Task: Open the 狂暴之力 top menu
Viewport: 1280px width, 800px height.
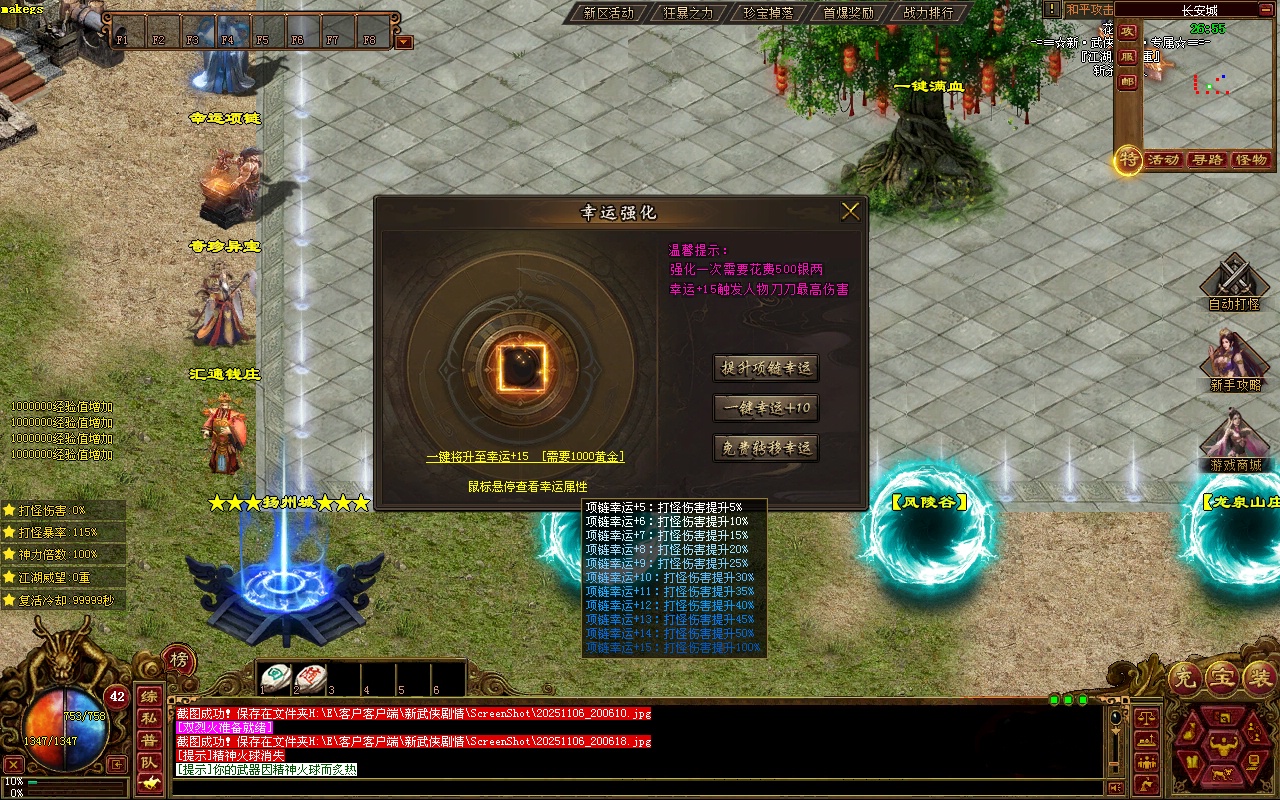Action: (x=688, y=13)
